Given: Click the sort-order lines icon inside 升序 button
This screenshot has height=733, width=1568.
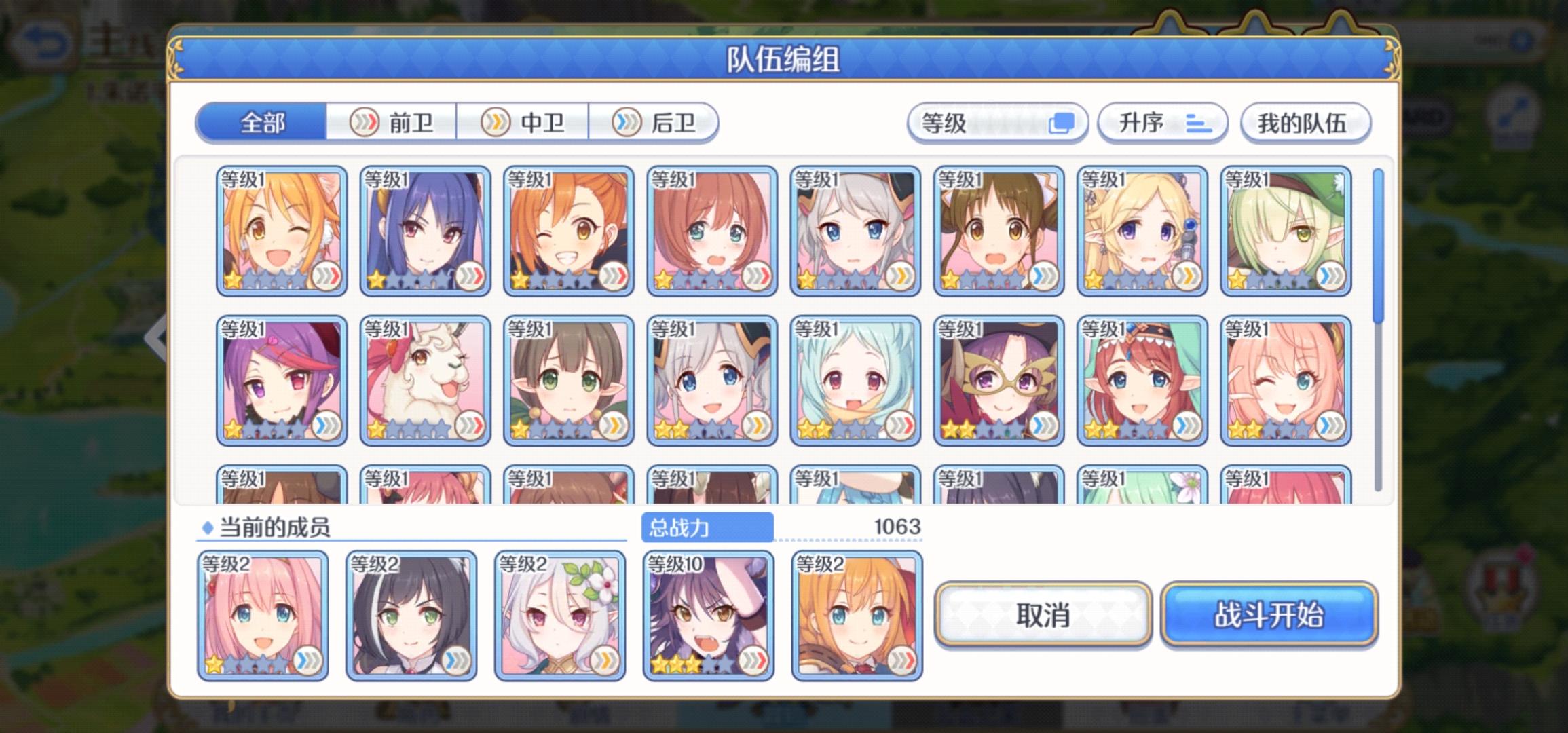Looking at the screenshot, I should point(1199,123).
